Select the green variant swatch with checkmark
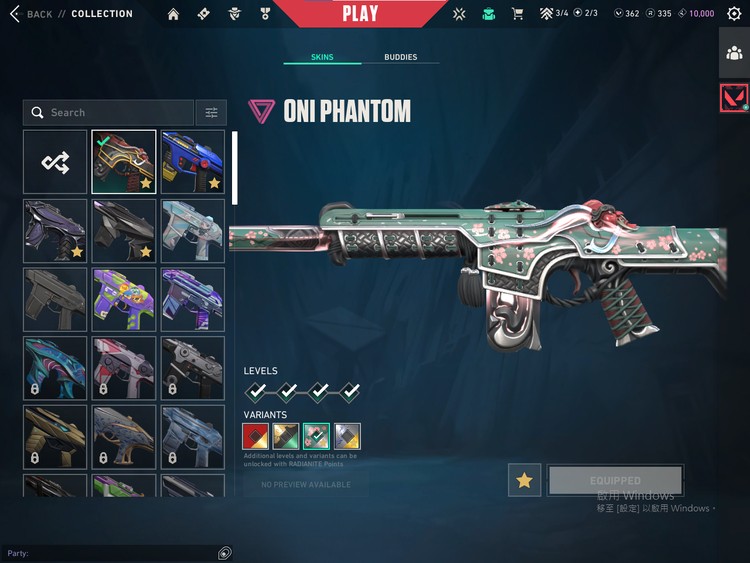Screen dimensions: 750x563 [317, 436]
